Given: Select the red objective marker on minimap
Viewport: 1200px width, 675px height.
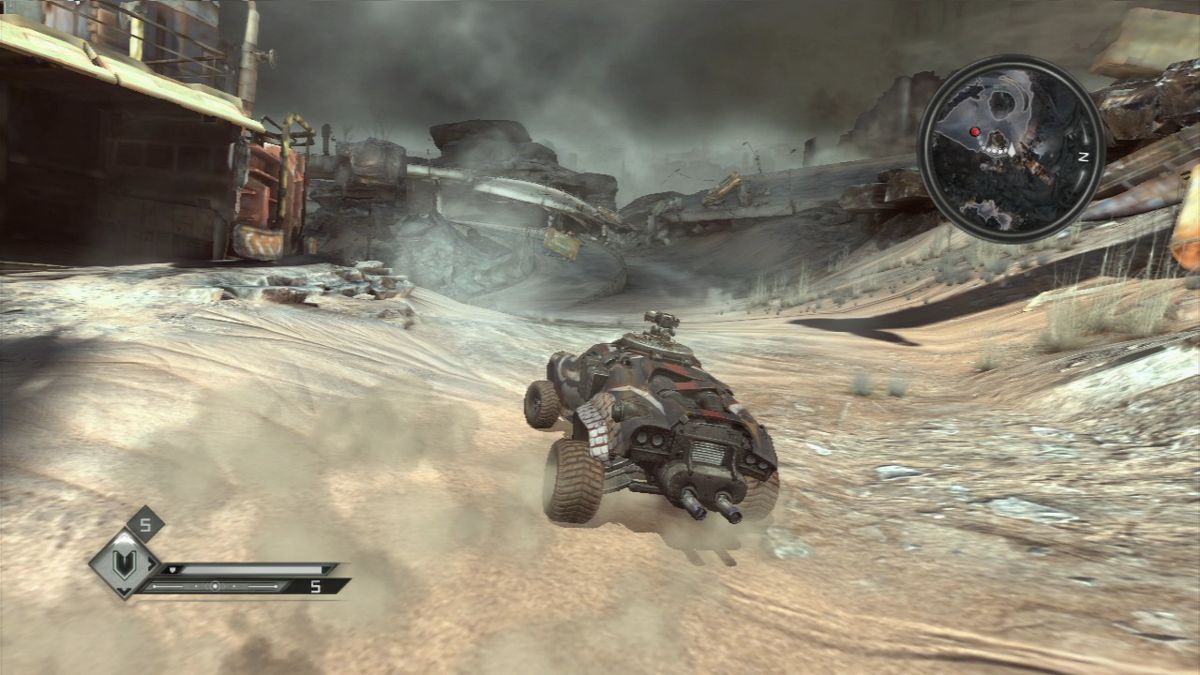Looking at the screenshot, I should coord(974,131).
